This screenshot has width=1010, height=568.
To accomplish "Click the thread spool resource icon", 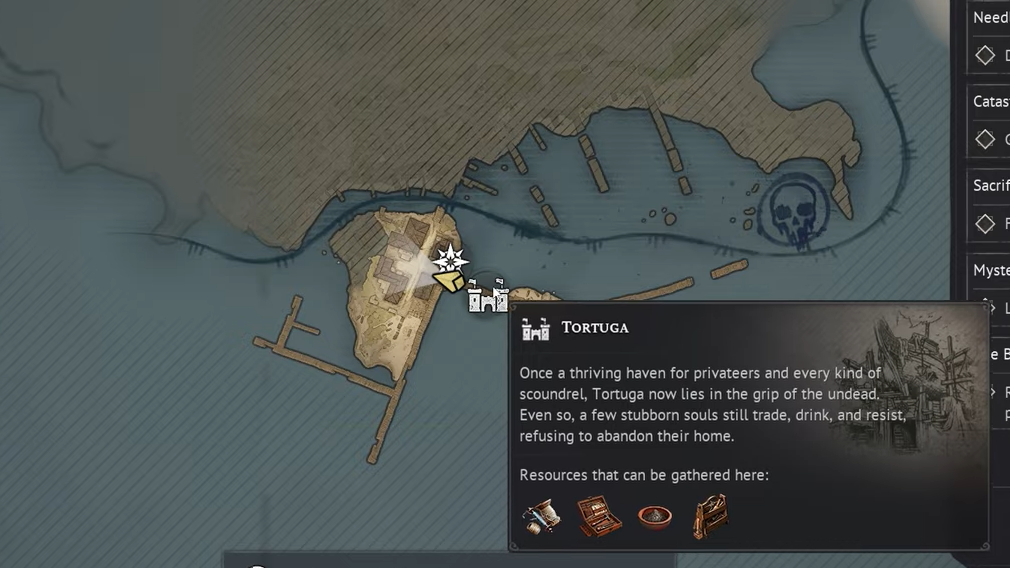I will coord(541,517).
